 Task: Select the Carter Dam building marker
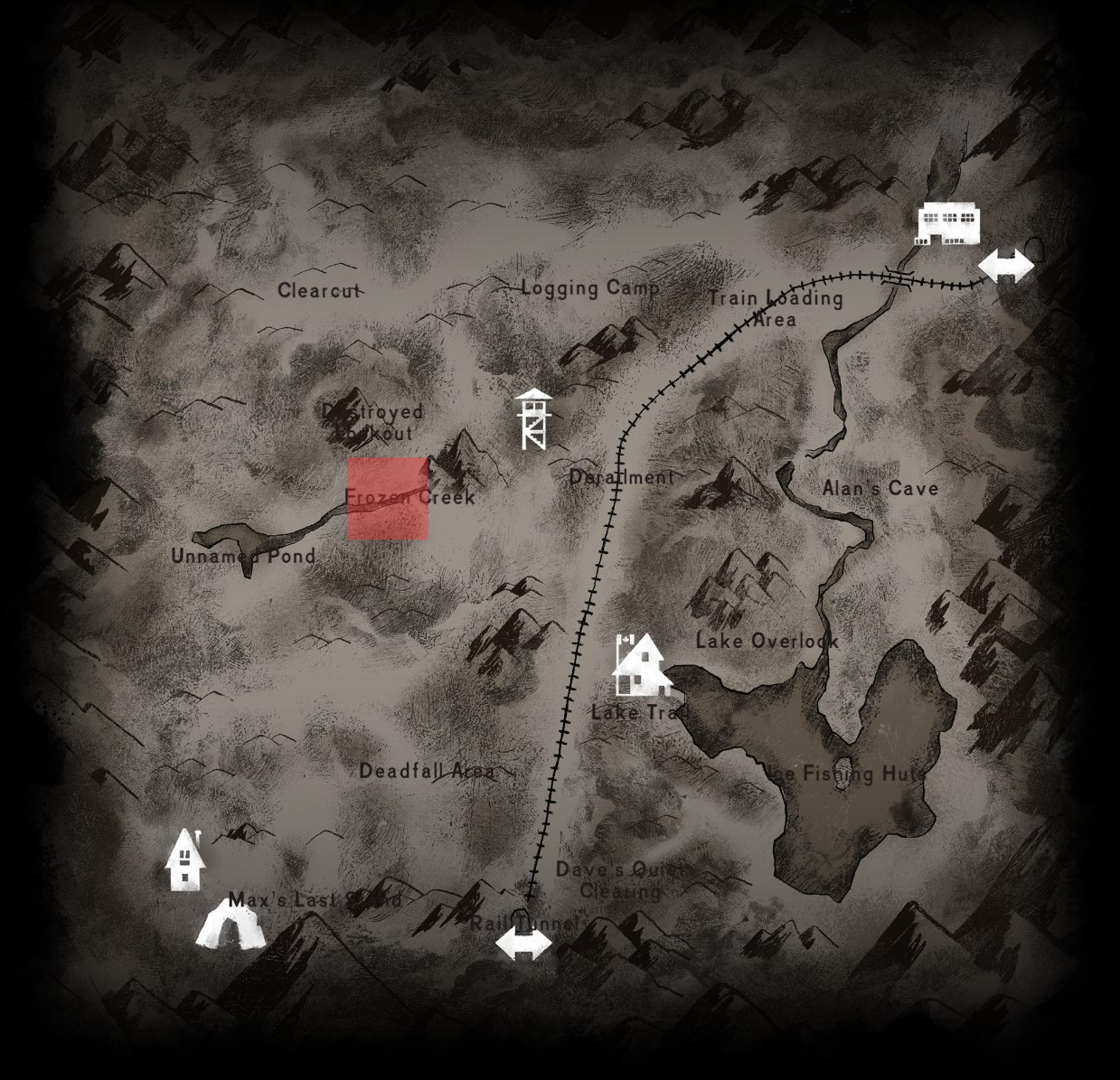click(948, 223)
